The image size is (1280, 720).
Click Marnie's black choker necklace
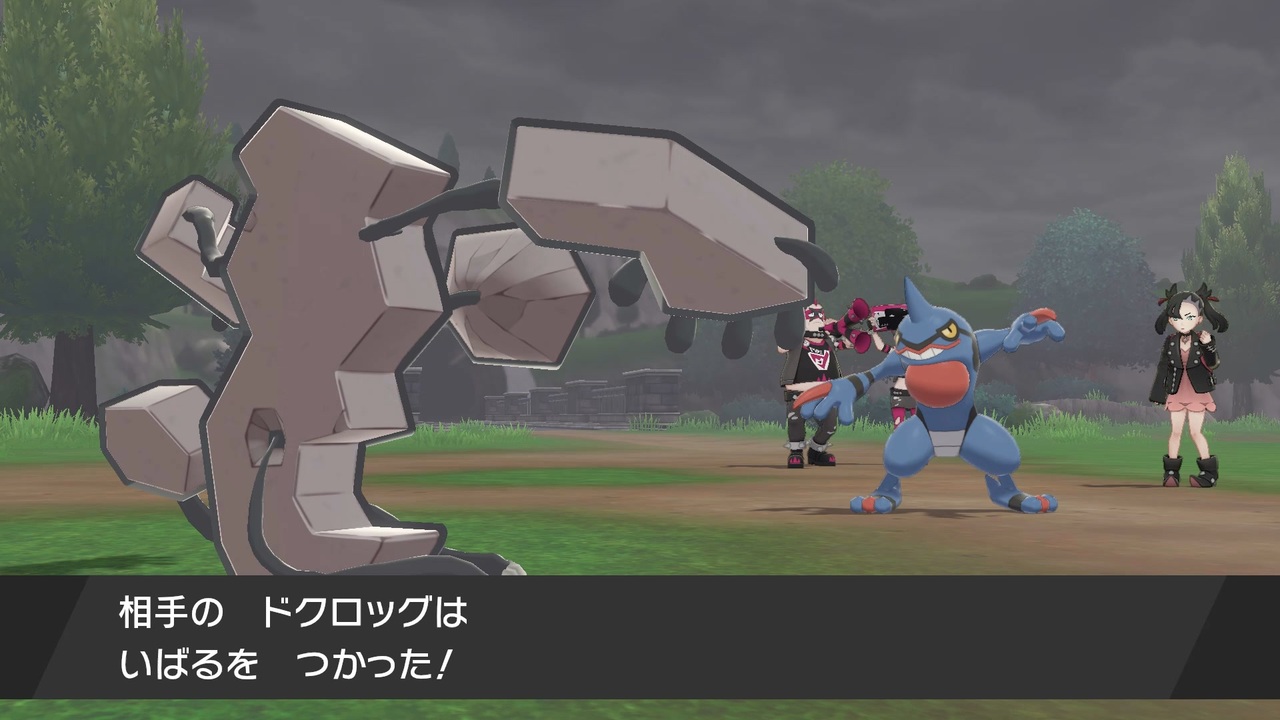coord(1187,335)
